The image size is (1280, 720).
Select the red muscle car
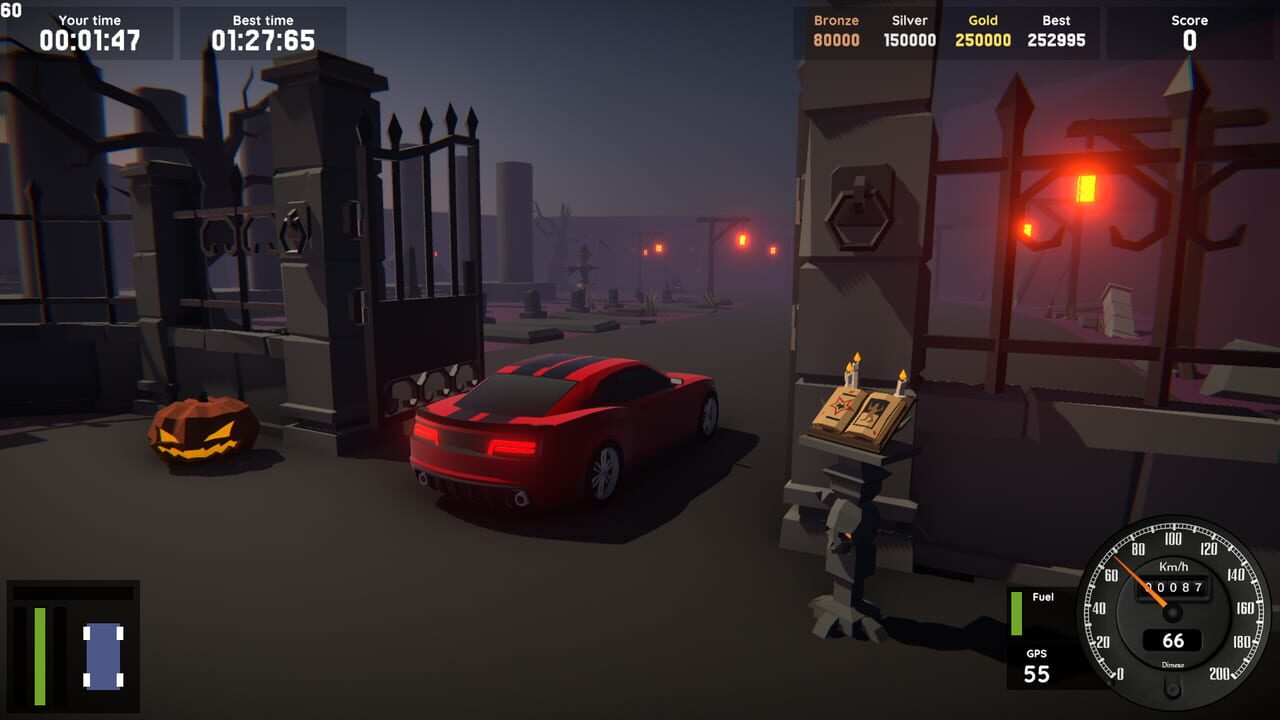pyautogui.click(x=570, y=430)
